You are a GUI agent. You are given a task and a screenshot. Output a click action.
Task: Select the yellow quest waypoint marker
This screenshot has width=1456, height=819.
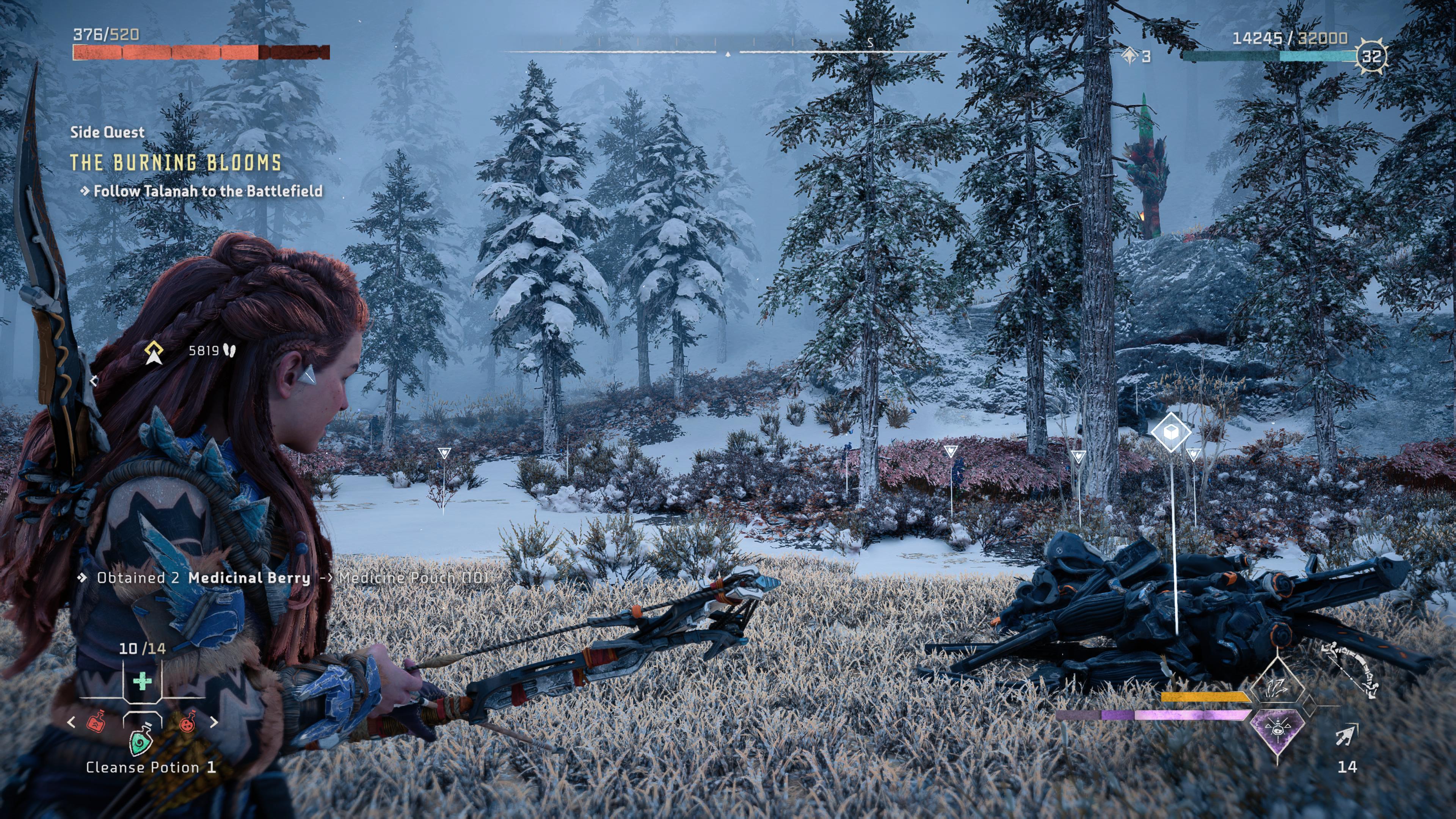[154, 351]
